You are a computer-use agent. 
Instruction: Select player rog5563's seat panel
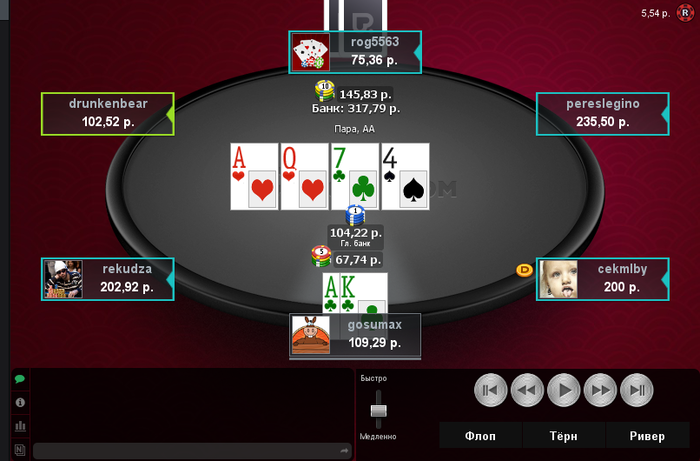coord(357,52)
